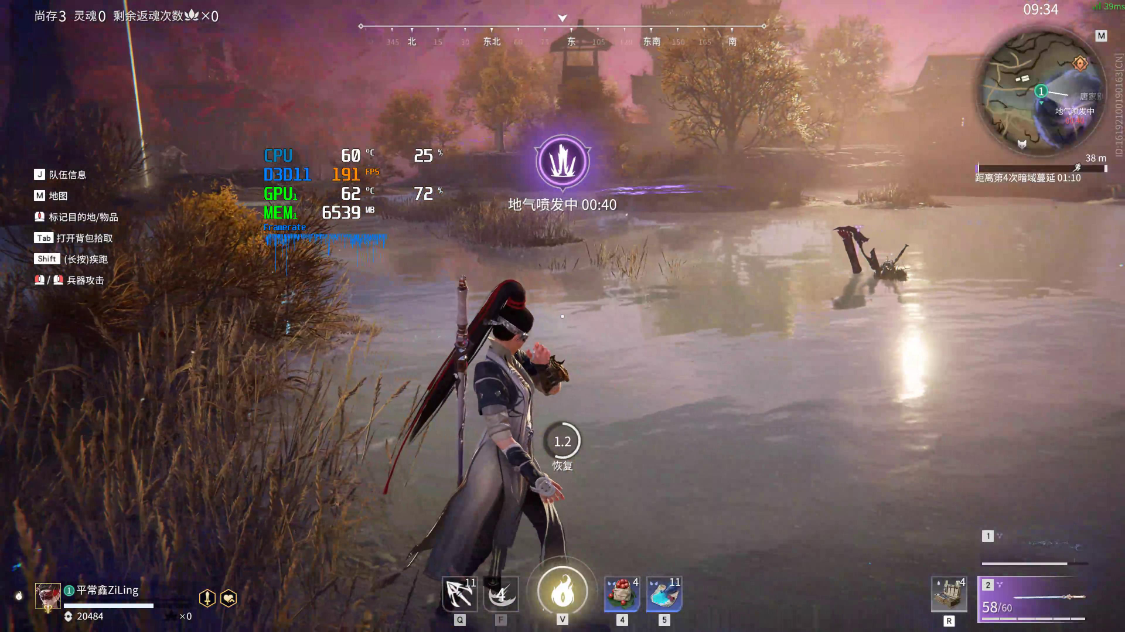The image size is (1125, 632).
Task: Use the red berry pouch item
Action: (622, 594)
